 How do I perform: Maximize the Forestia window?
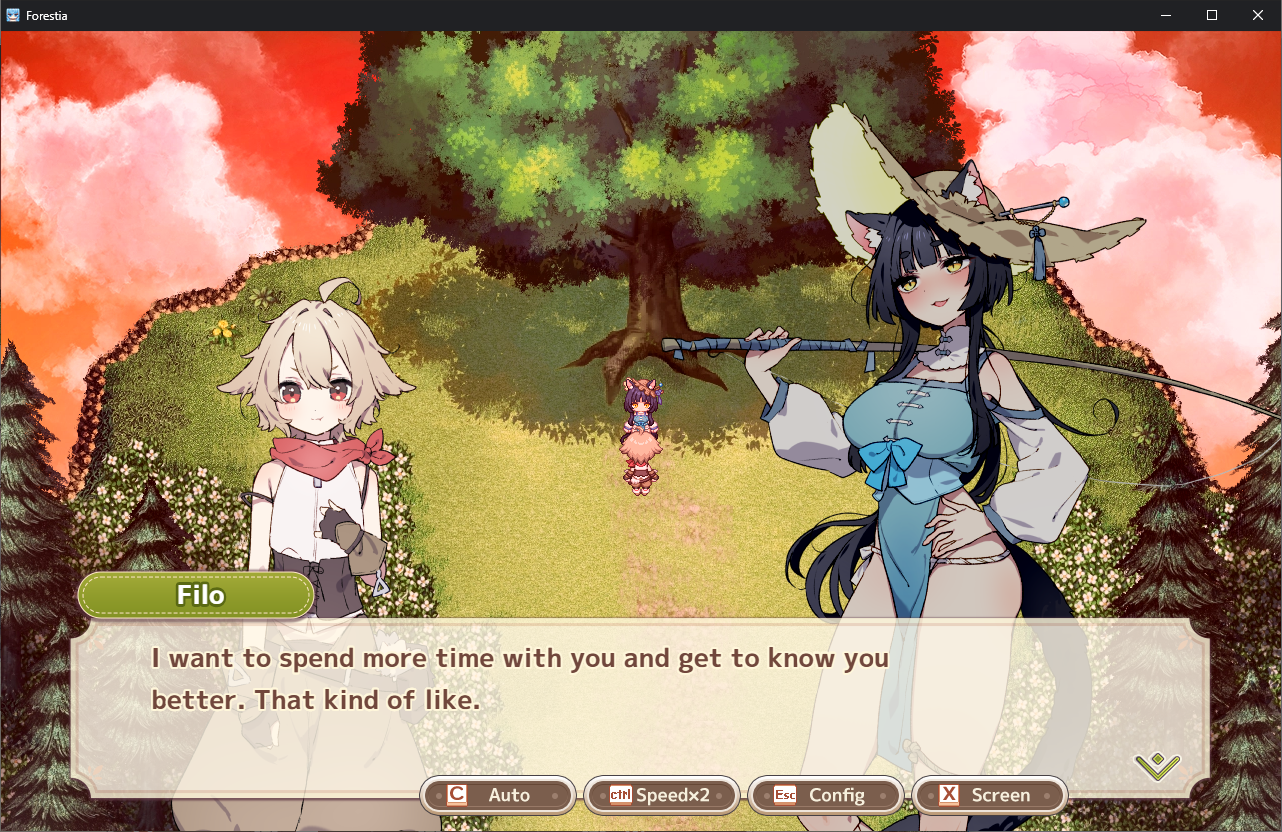[1211, 15]
